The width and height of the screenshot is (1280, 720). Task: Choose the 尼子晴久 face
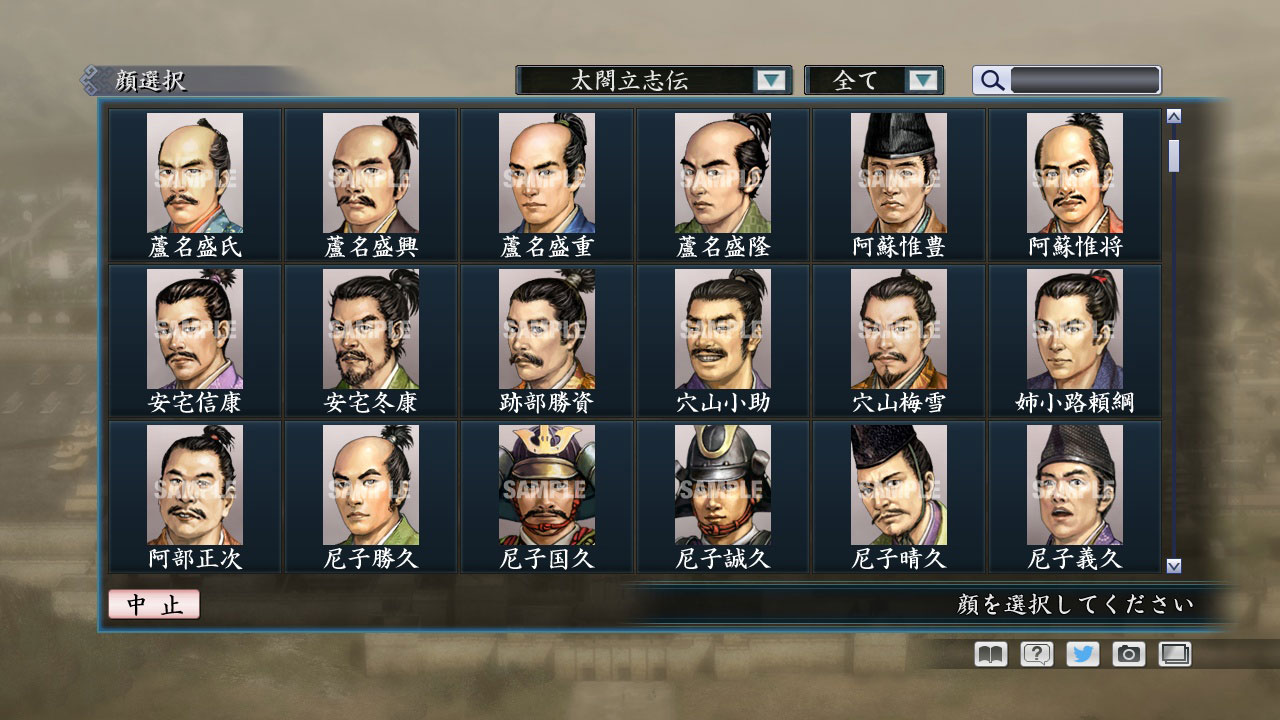tap(897, 484)
